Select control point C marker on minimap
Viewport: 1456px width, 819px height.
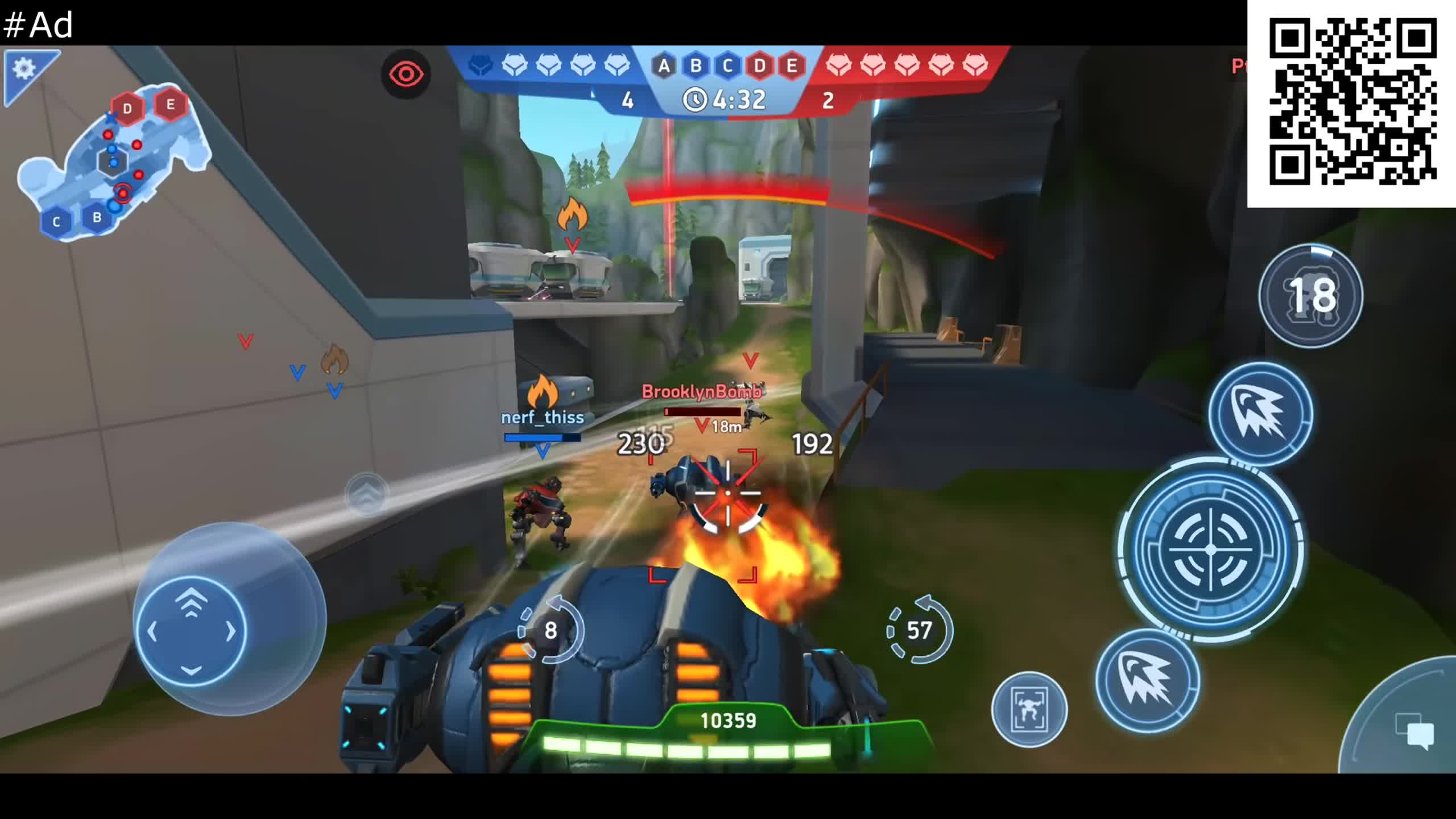point(56,222)
